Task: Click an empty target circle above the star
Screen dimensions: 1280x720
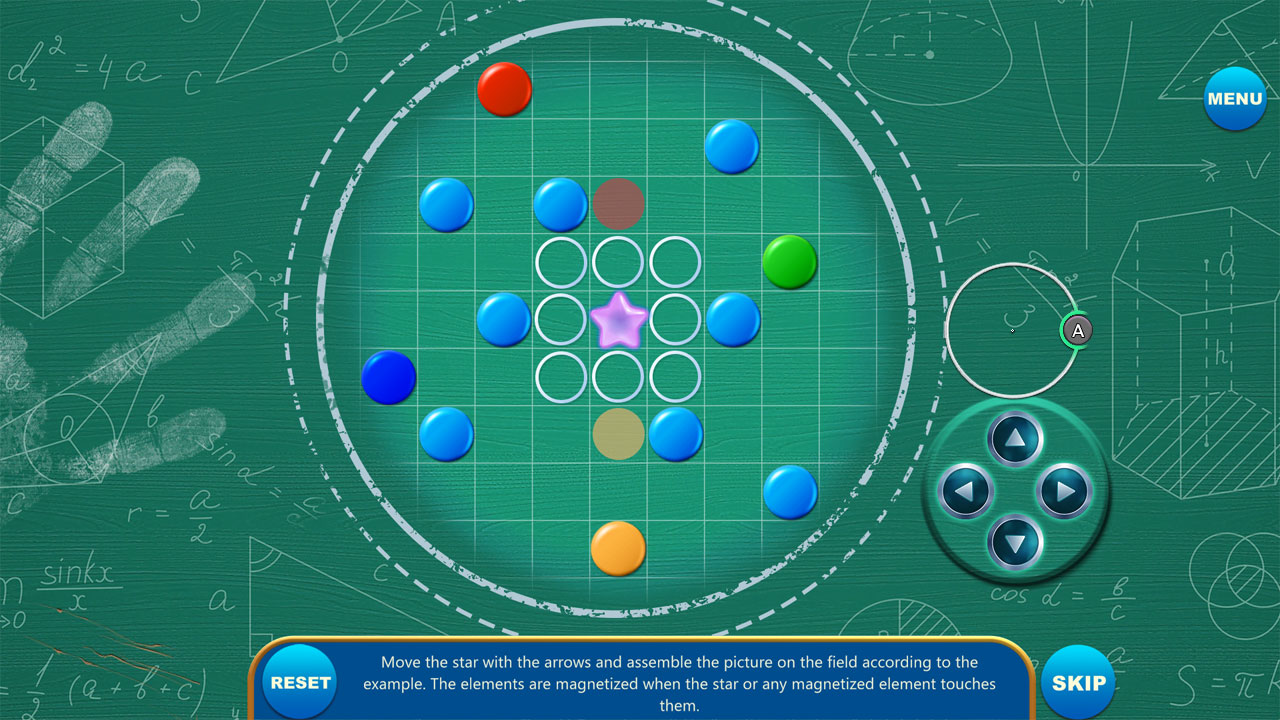Action: pos(618,261)
